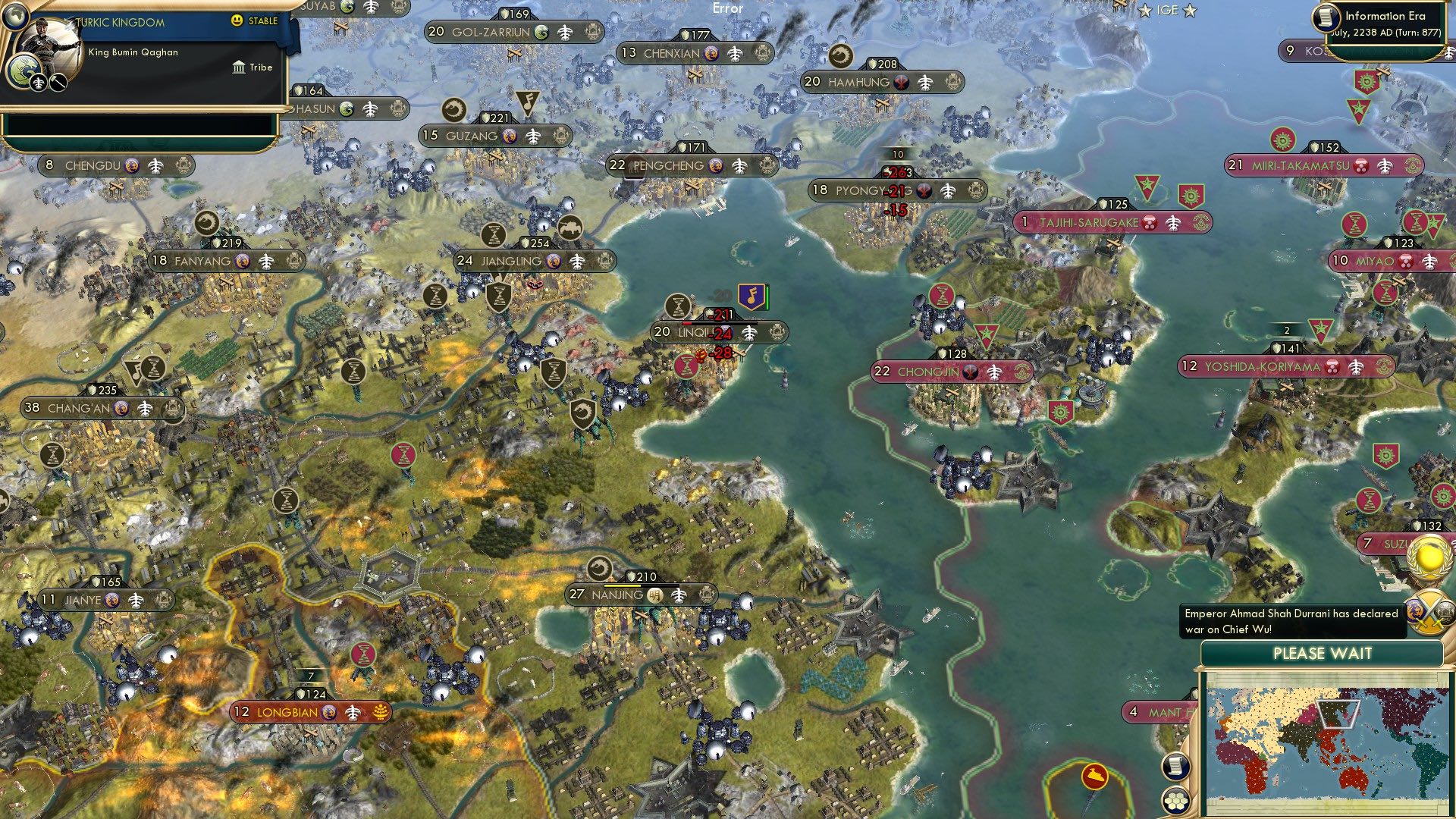Screen dimensions: 1456x819
Task: Open the crossed swords war declaration notification
Action: click(1429, 610)
